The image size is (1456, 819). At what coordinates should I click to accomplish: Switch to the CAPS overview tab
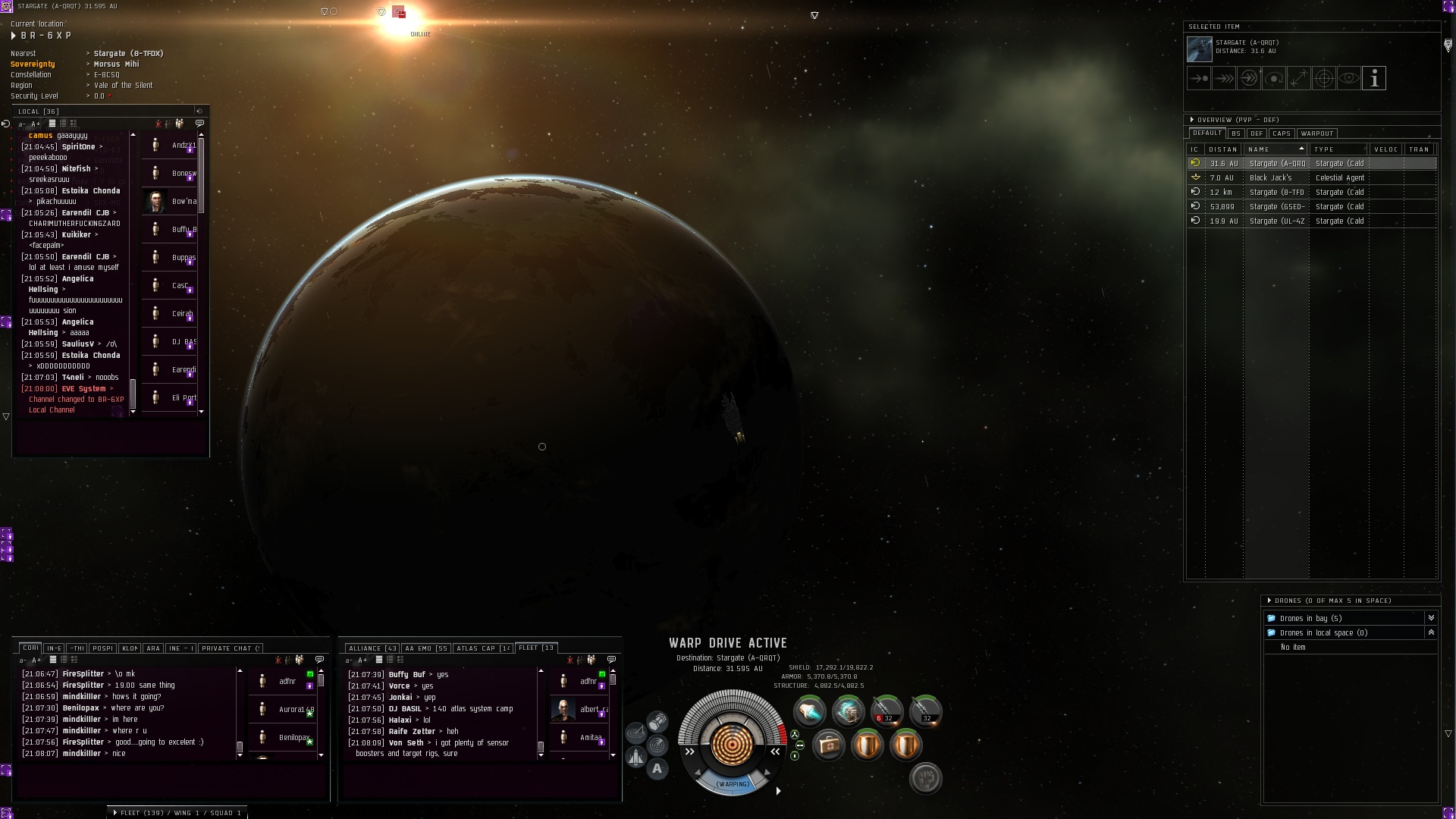[x=1281, y=133]
